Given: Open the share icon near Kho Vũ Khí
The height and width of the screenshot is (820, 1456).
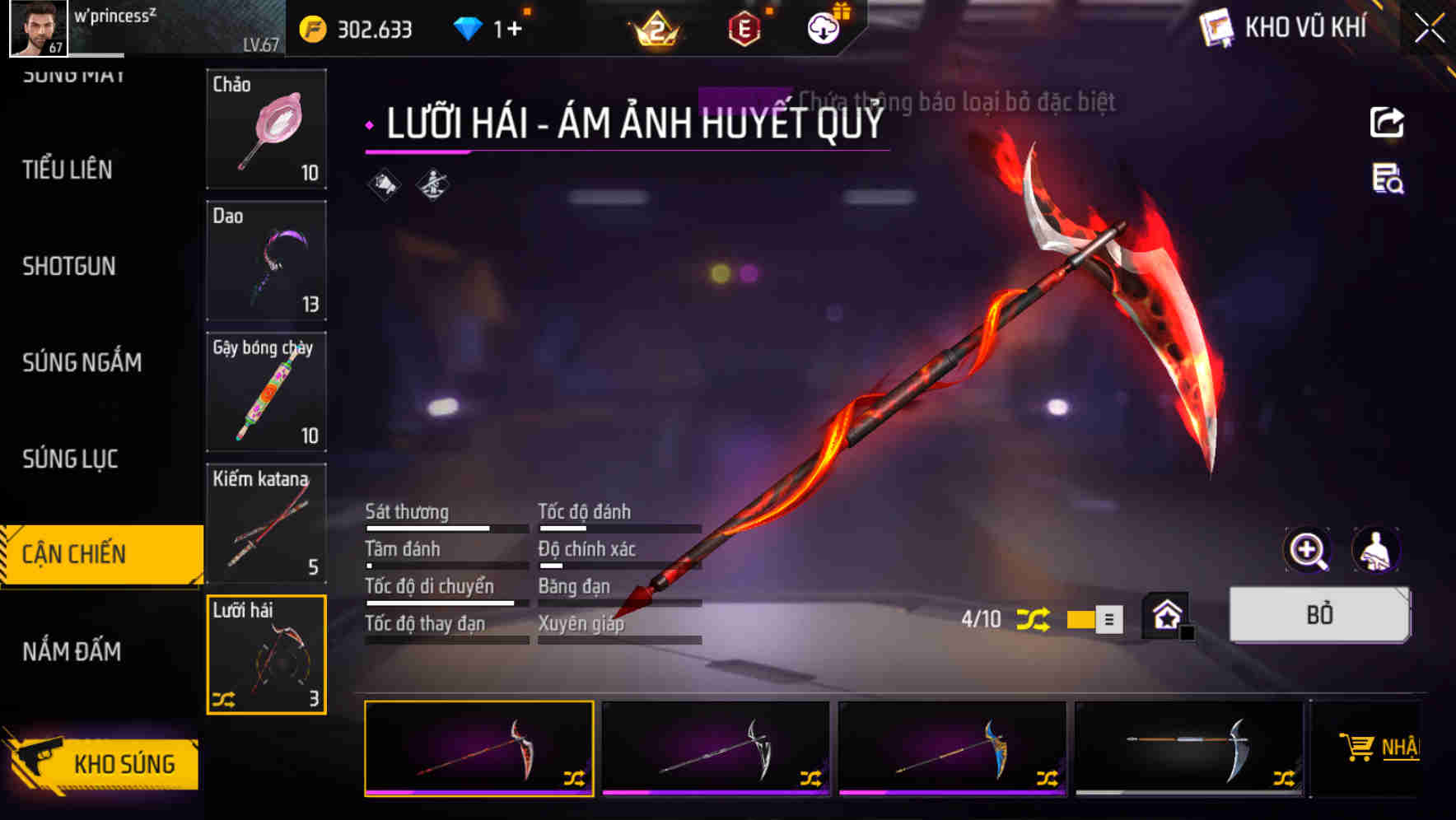Looking at the screenshot, I should (x=1387, y=122).
